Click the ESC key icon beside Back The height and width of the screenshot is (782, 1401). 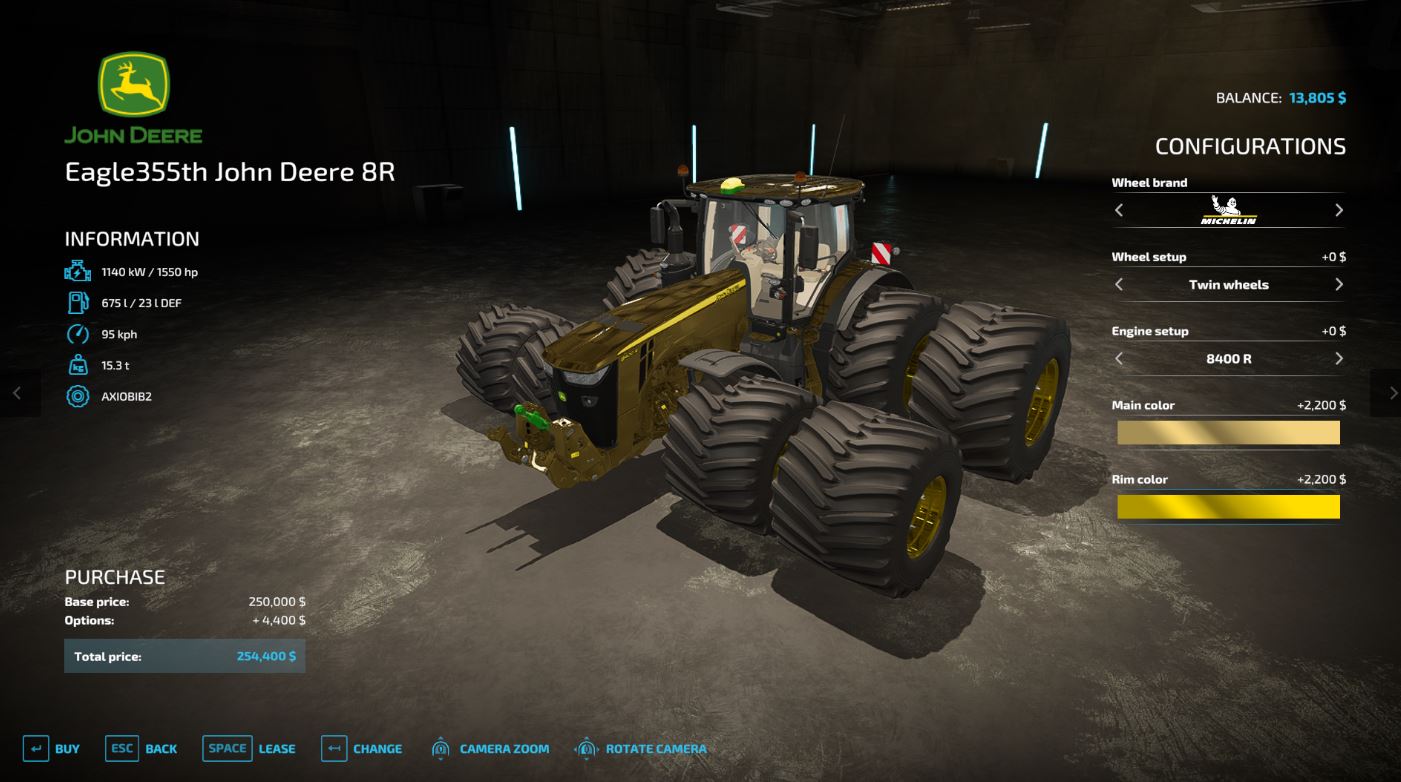pyautogui.click(x=122, y=748)
